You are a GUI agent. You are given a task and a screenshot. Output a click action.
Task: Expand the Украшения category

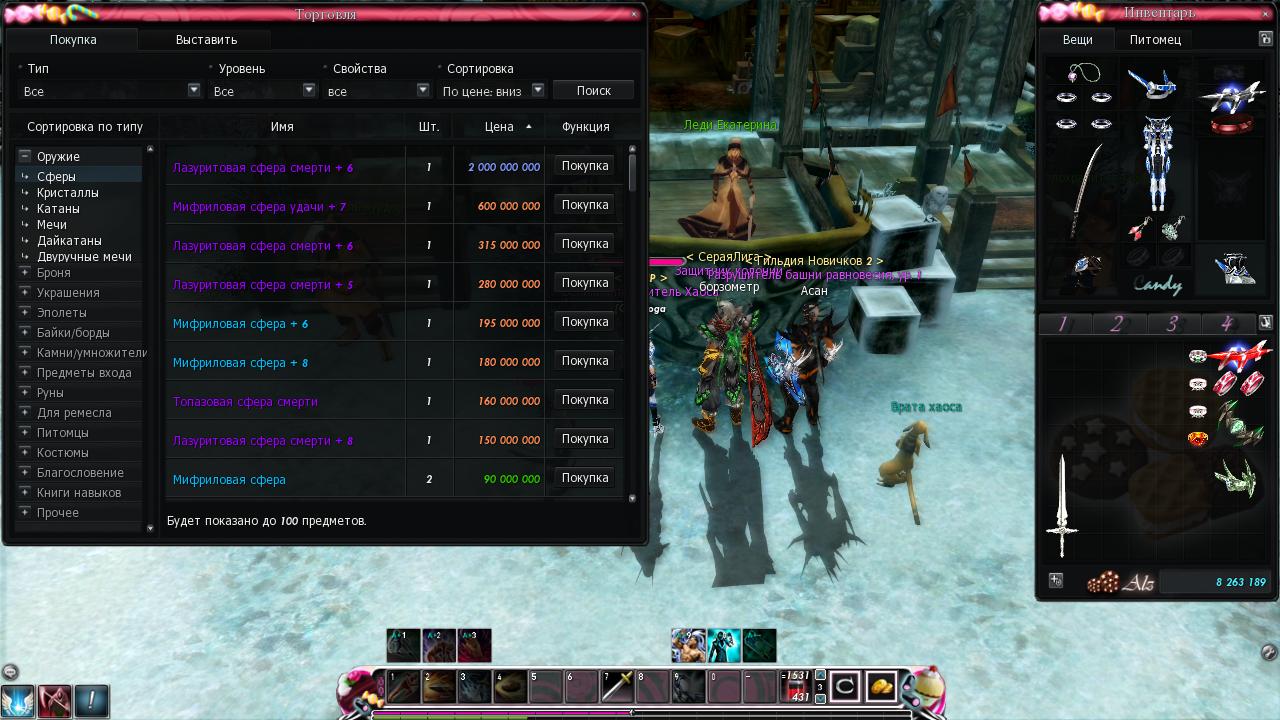[25, 292]
